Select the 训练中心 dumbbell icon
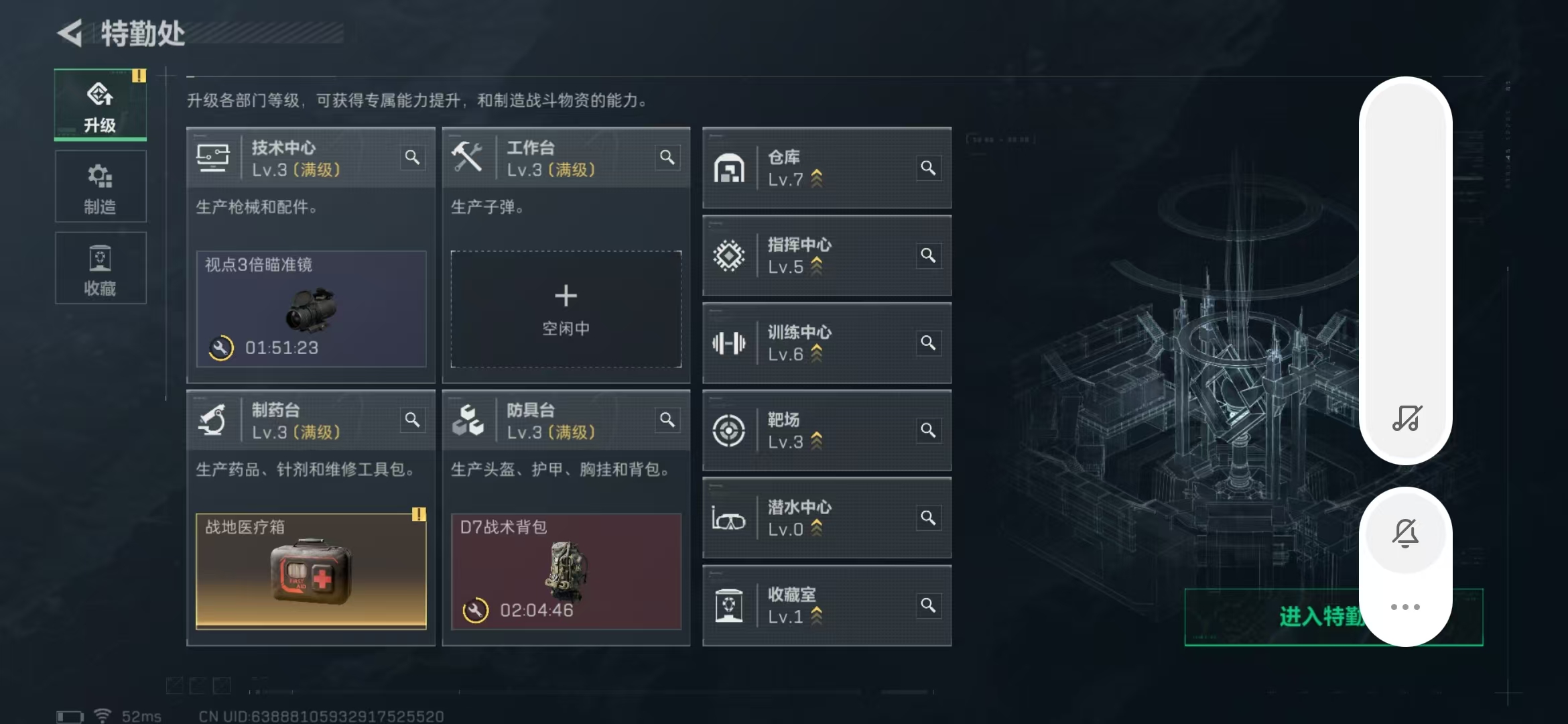This screenshot has height=724, width=1568. coord(730,343)
